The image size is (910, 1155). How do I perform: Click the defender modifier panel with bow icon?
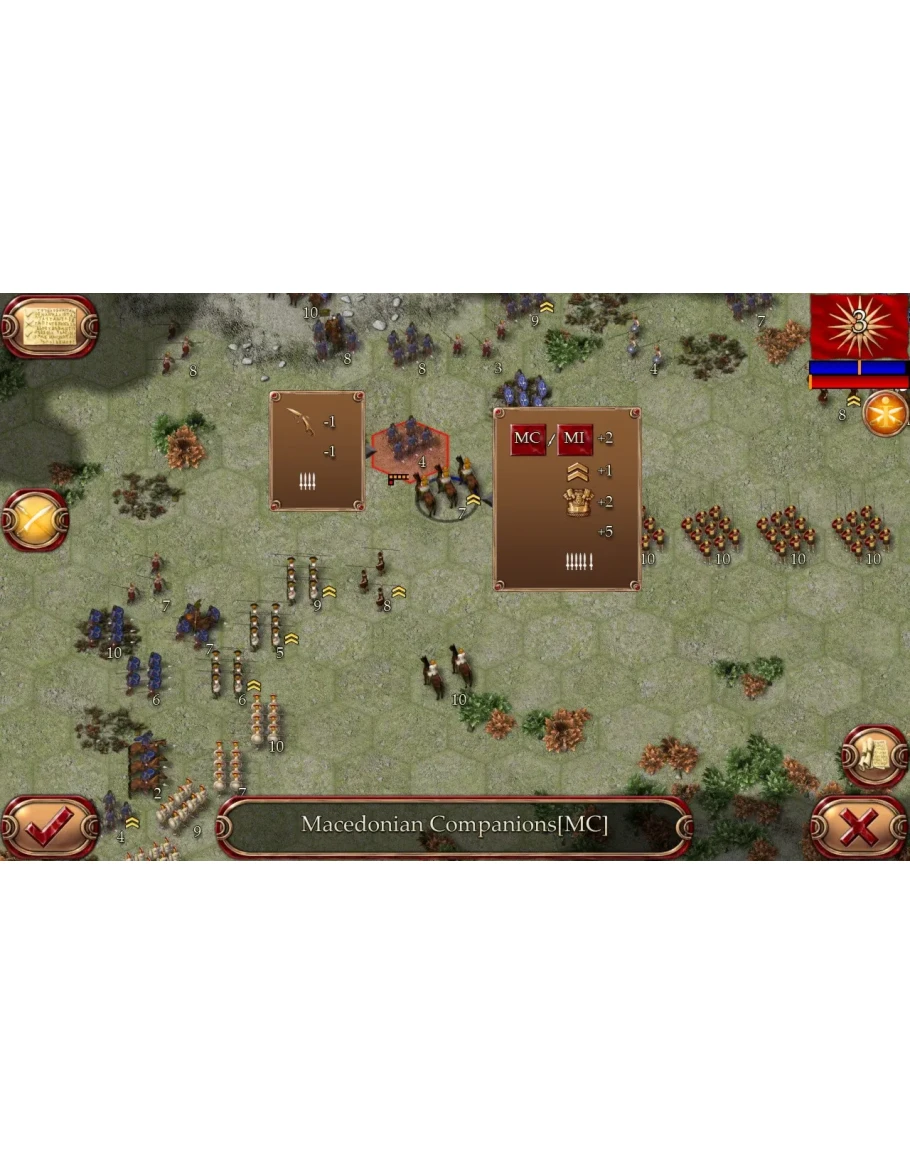317,451
